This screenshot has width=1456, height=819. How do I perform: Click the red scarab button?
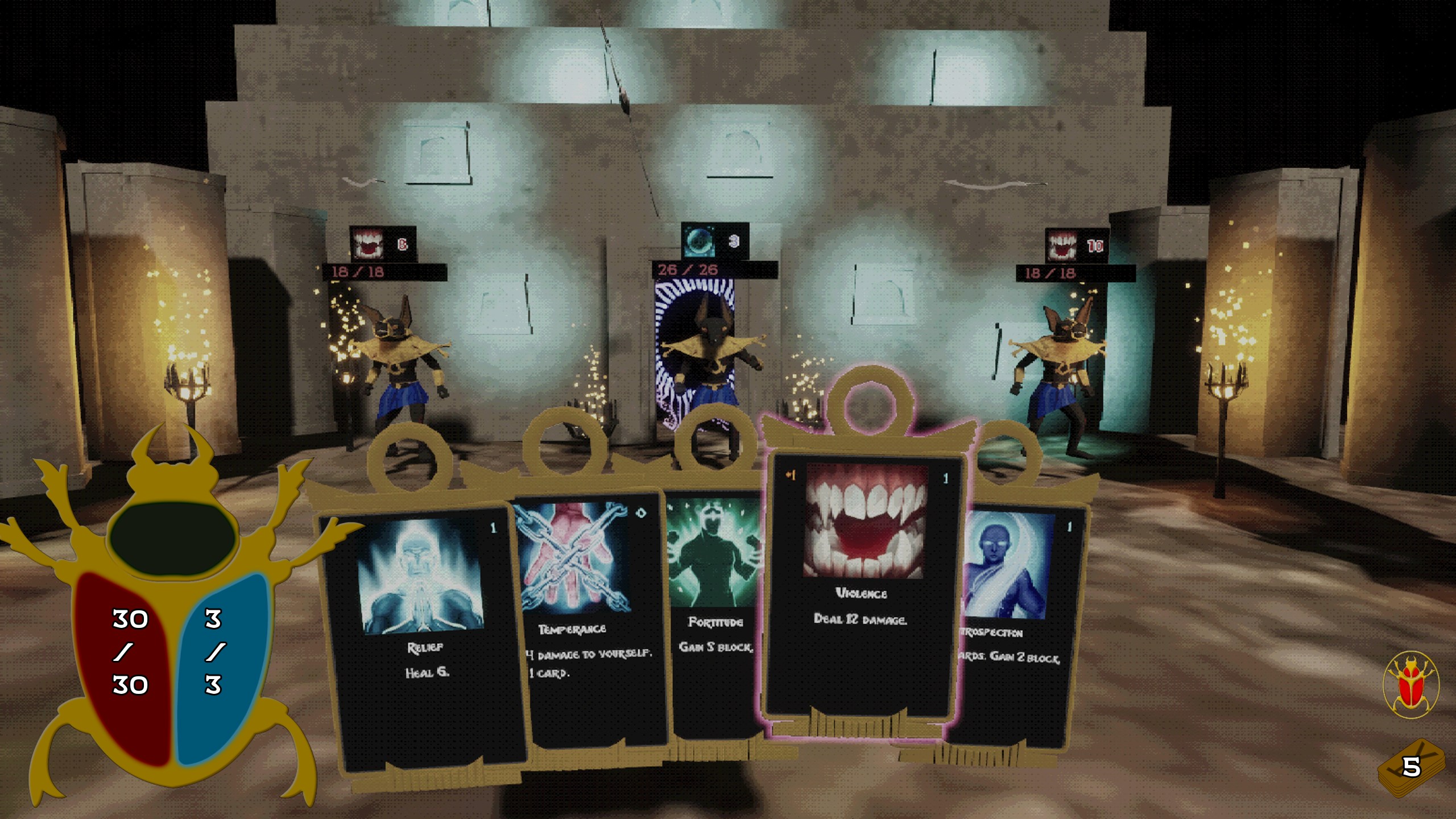pyautogui.click(x=1411, y=685)
